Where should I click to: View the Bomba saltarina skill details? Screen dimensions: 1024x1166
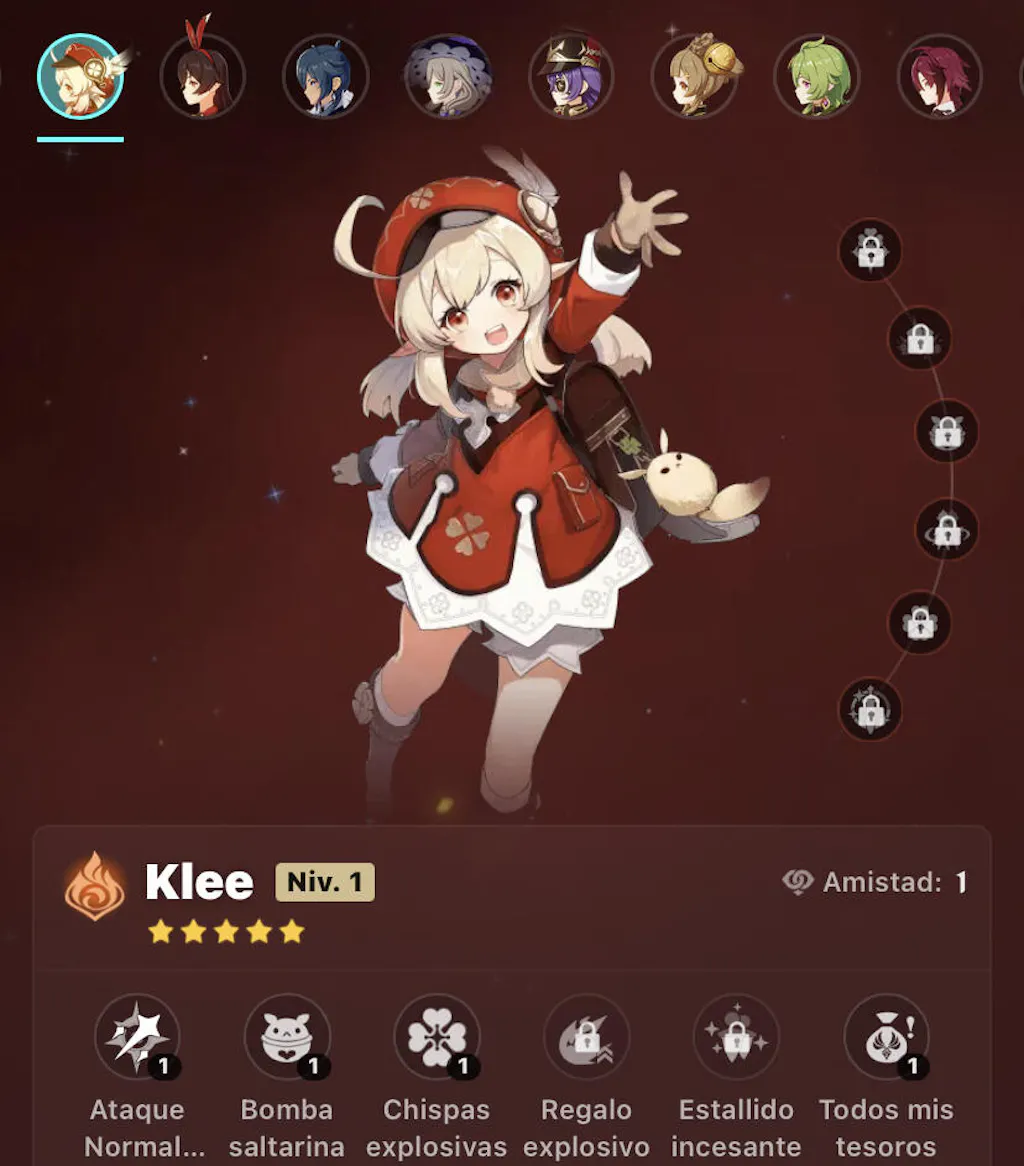(287, 1037)
